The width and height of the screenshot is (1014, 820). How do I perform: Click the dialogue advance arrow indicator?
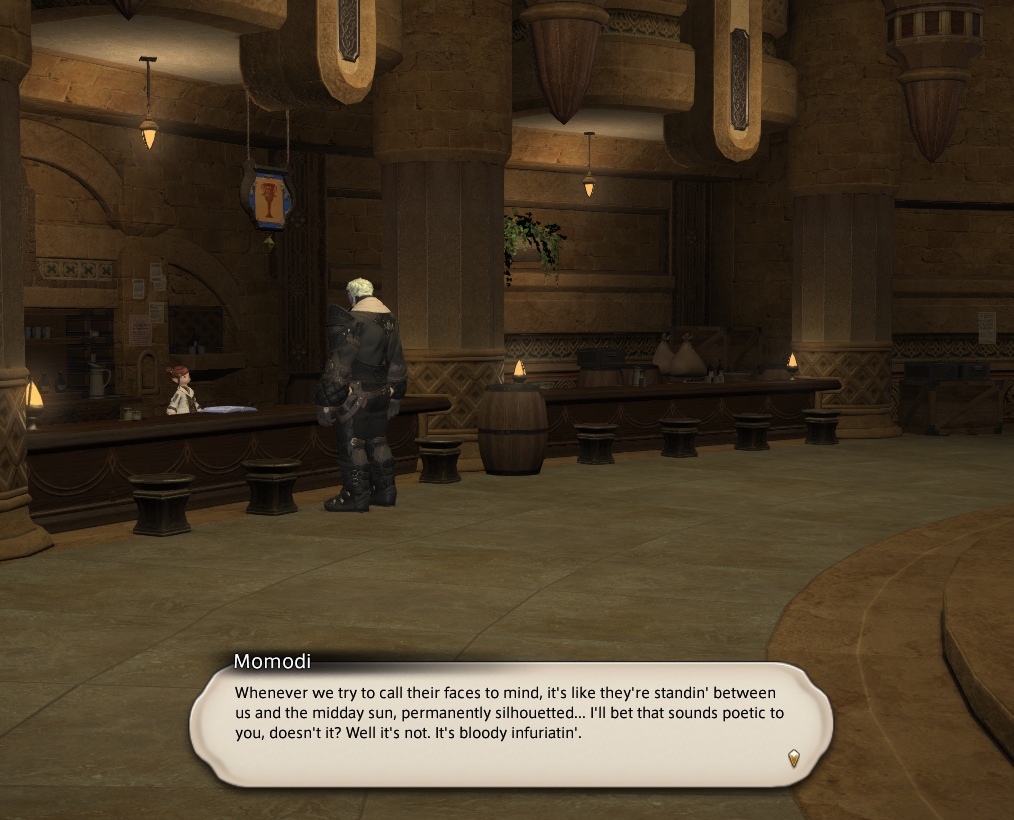[793, 758]
